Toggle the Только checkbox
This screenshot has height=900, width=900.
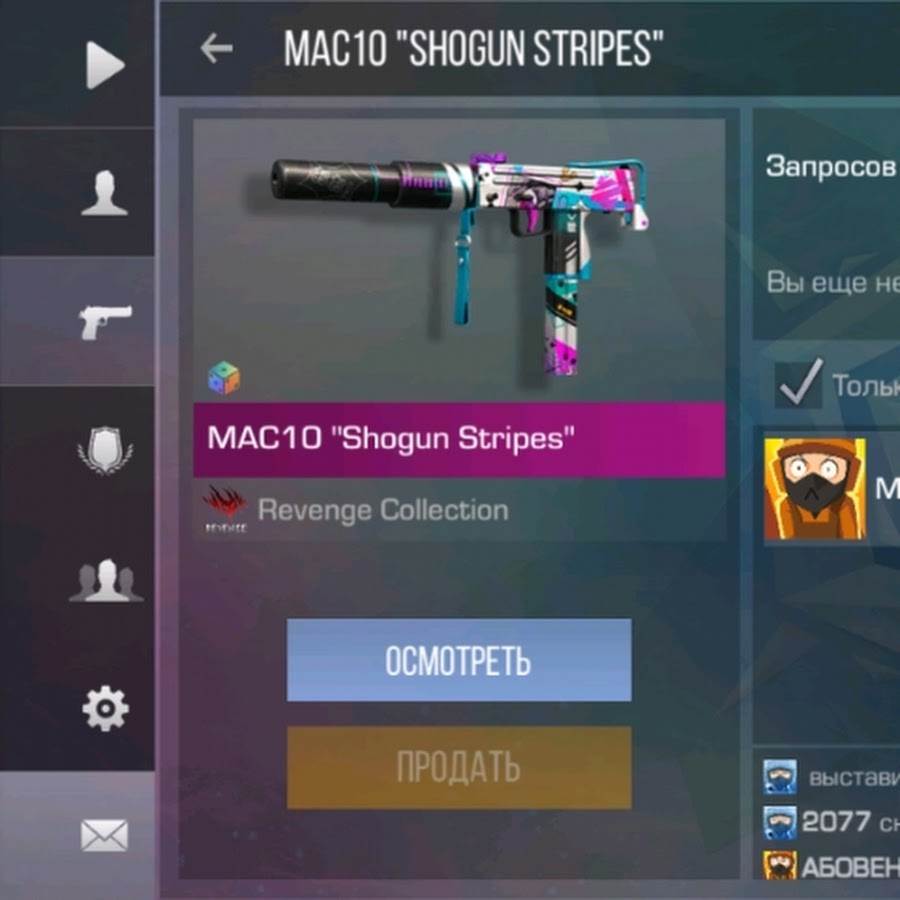pyautogui.click(x=799, y=384)
